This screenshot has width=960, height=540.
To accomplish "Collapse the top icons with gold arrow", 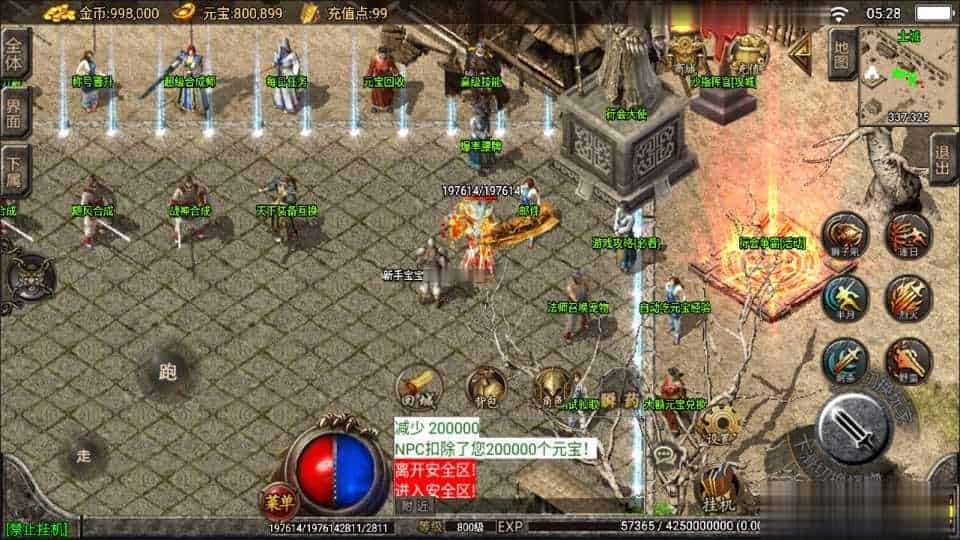I will coord(800,54).
